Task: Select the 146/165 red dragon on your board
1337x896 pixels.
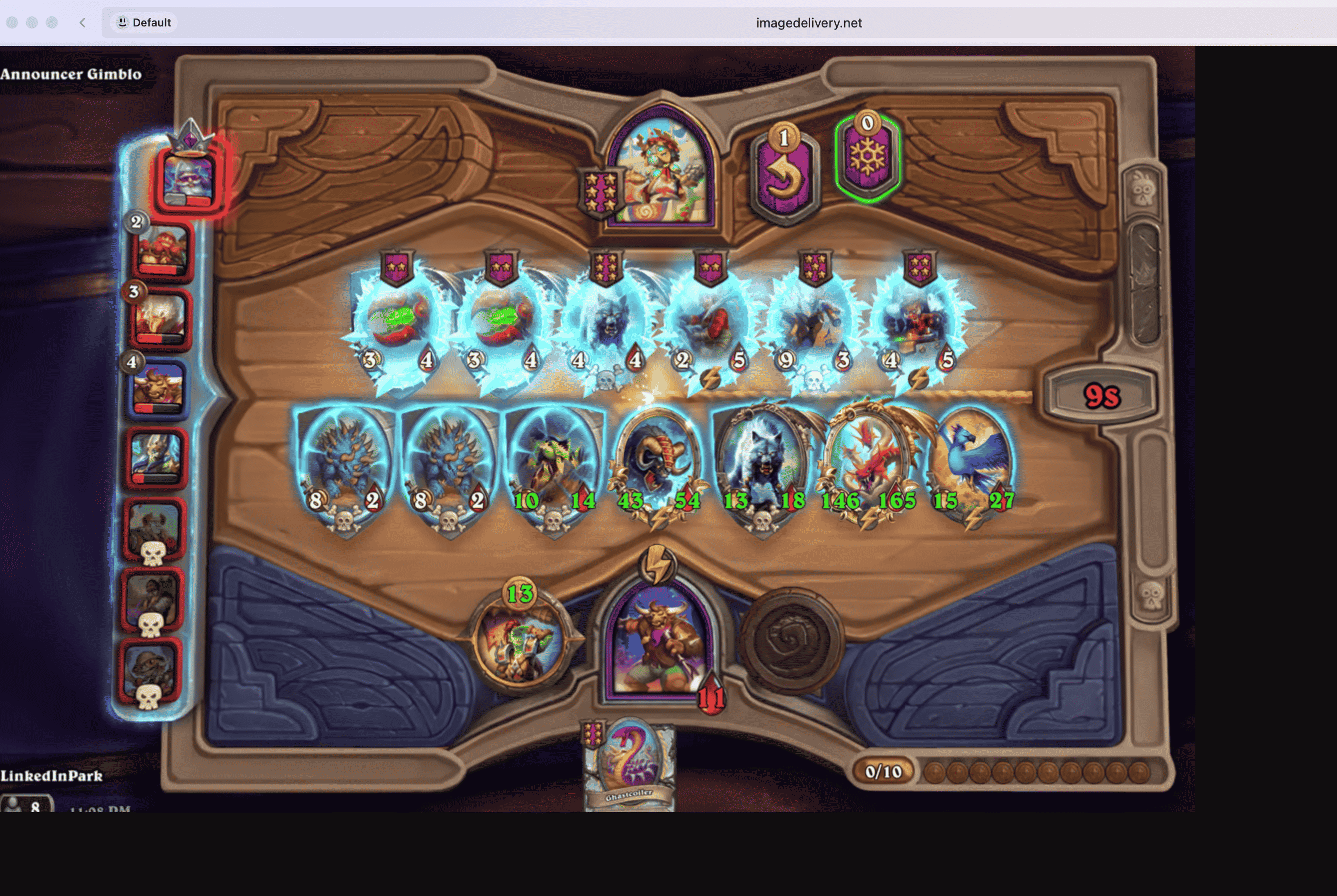Action: tap(869, 464)
